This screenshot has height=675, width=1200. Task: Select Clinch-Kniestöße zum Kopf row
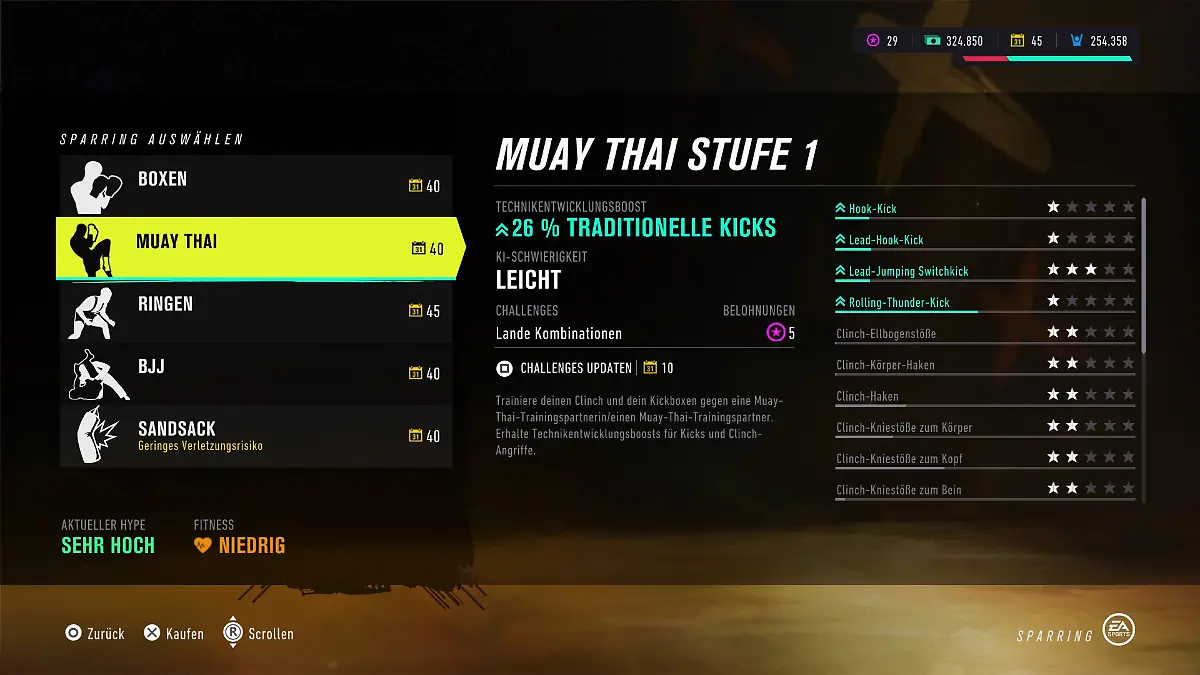pos(984,459)
